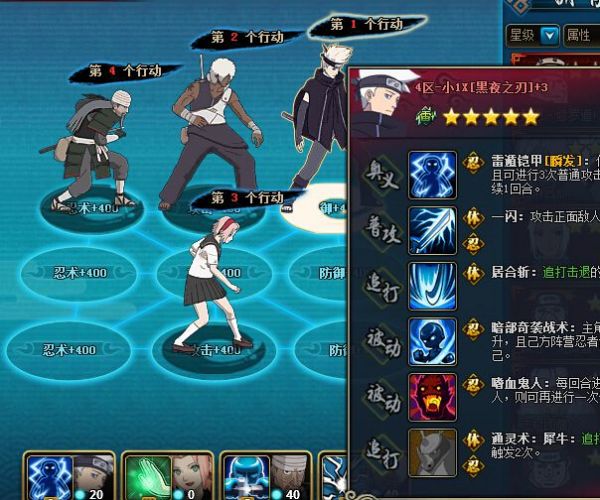The image size is (600, 500).
Task: Select the 嗜血鬼人 red demon skill icon
Action: point(432,396)
